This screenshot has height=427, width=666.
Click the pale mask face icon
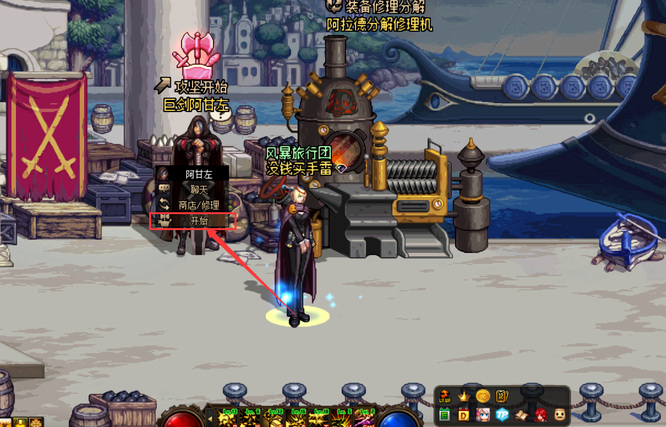pyautogui.click(x=559, y=414)
